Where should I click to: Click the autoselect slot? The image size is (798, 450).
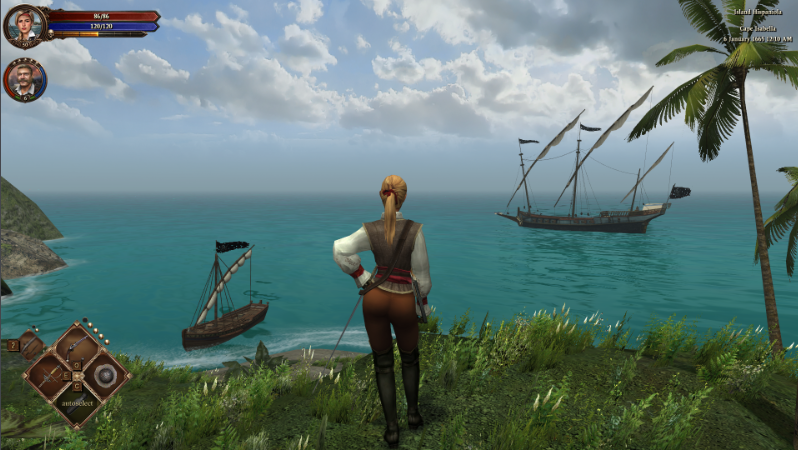click(x=77, y=403)
